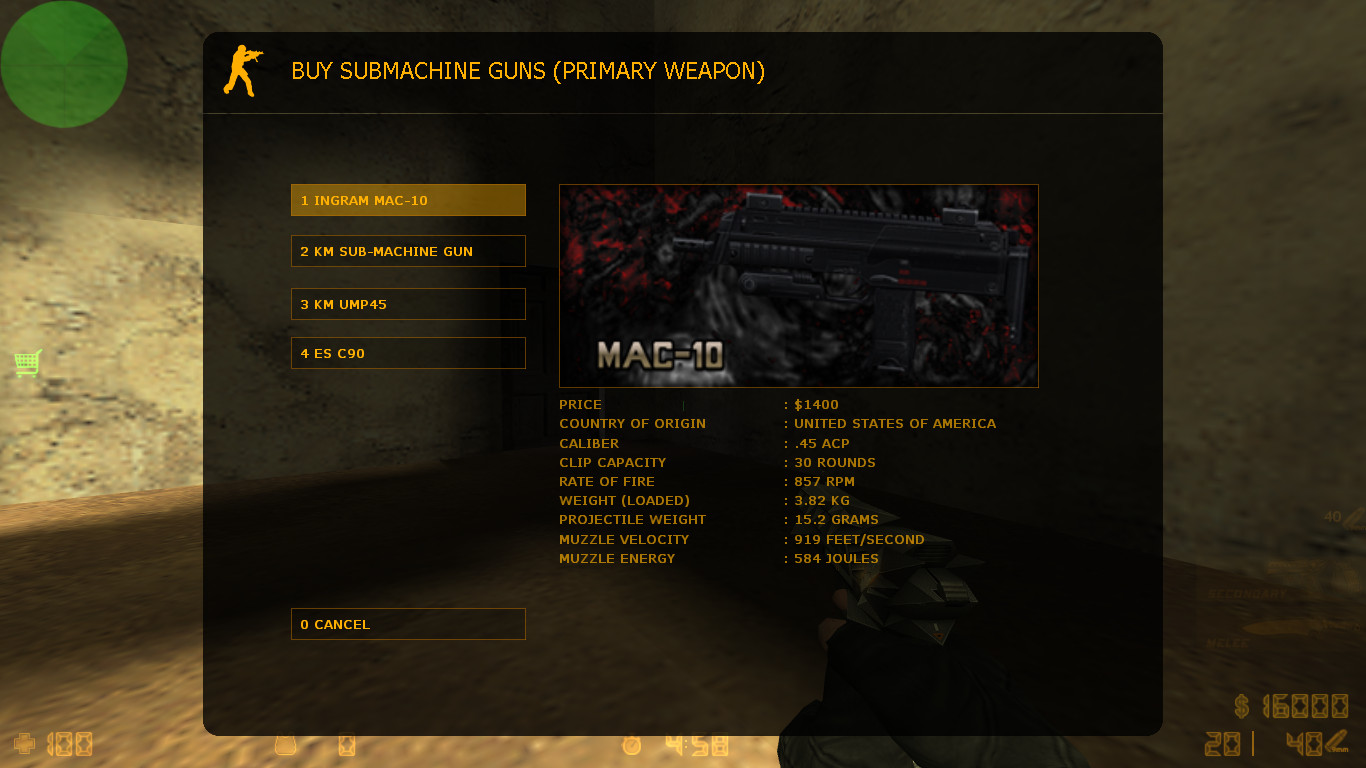Screen dimensions: 1366x768
Task: Select the 1 Ingram MAC-10 weapon
Action: tap(408, 199)
